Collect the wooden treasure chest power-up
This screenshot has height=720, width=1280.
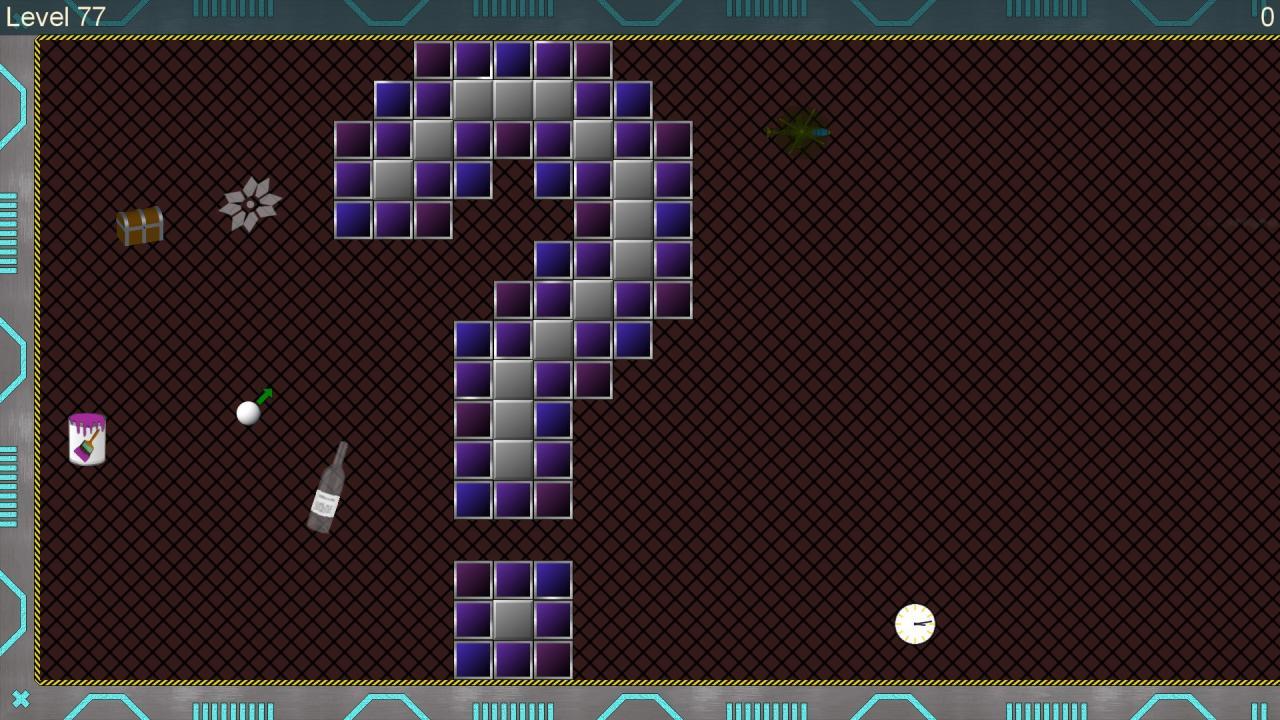[138, 228]
